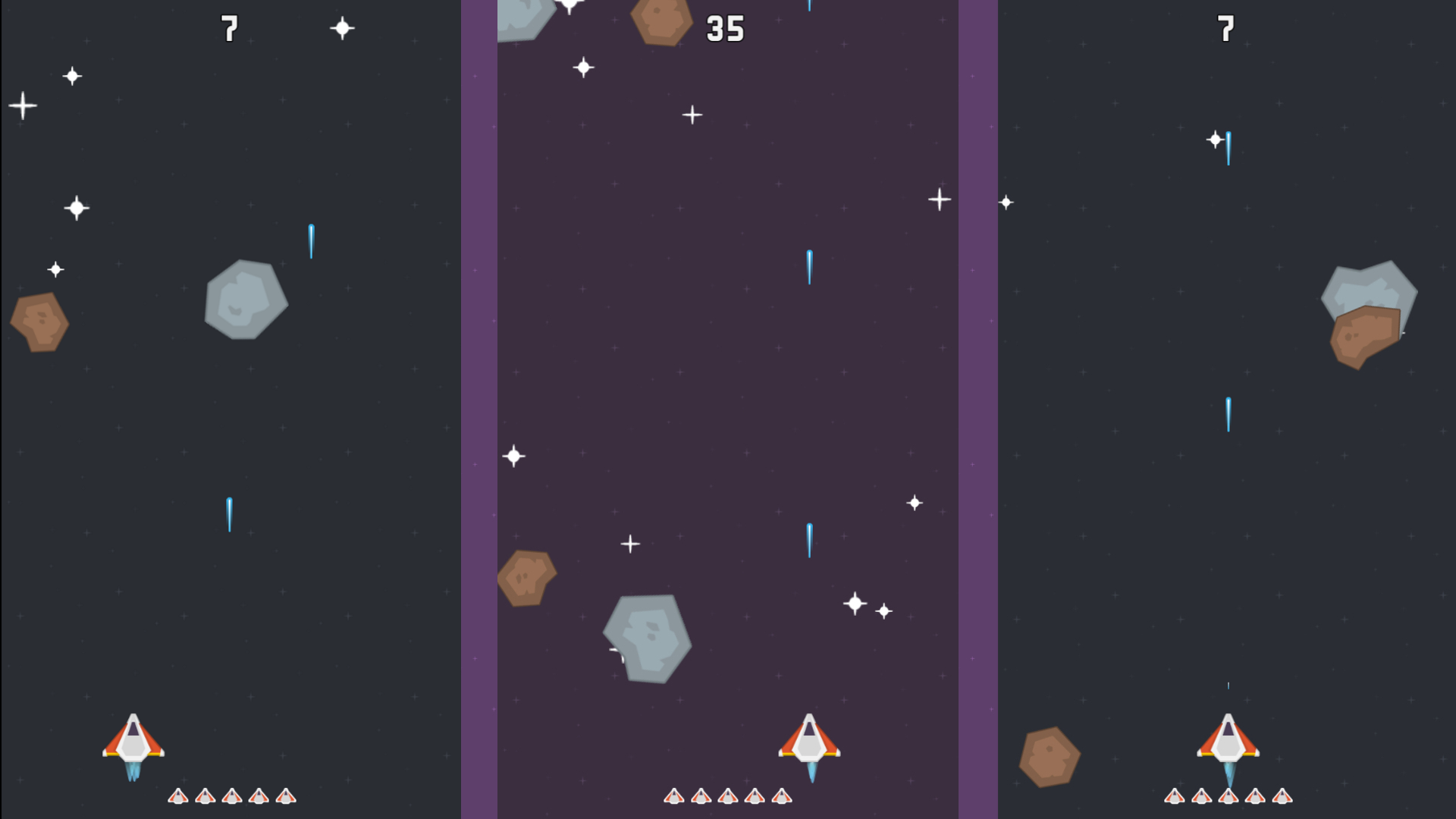Select the brown asteroid near the left edge

coord(38,324)
